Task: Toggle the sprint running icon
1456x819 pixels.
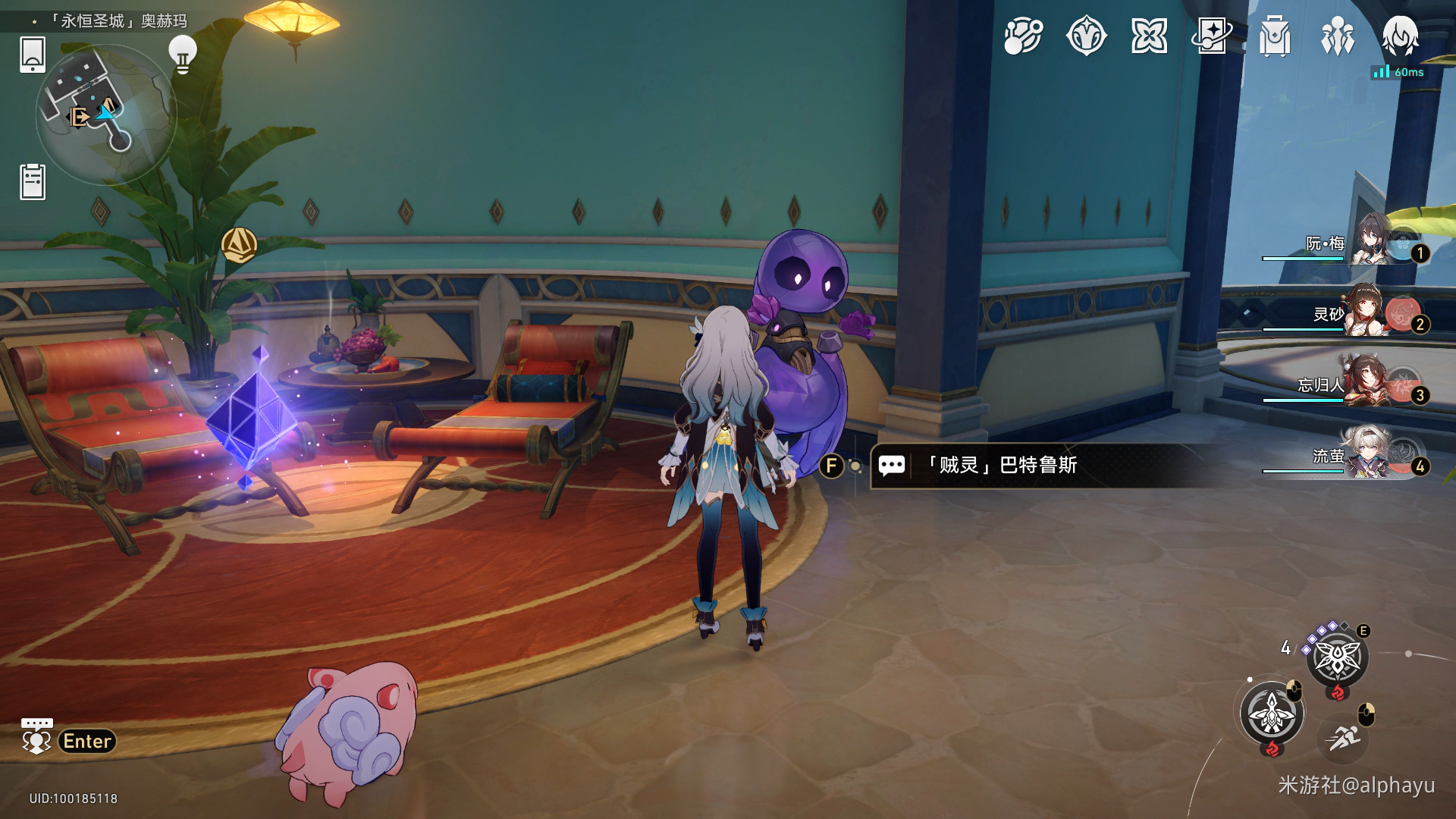Action: click(1344, 736)
